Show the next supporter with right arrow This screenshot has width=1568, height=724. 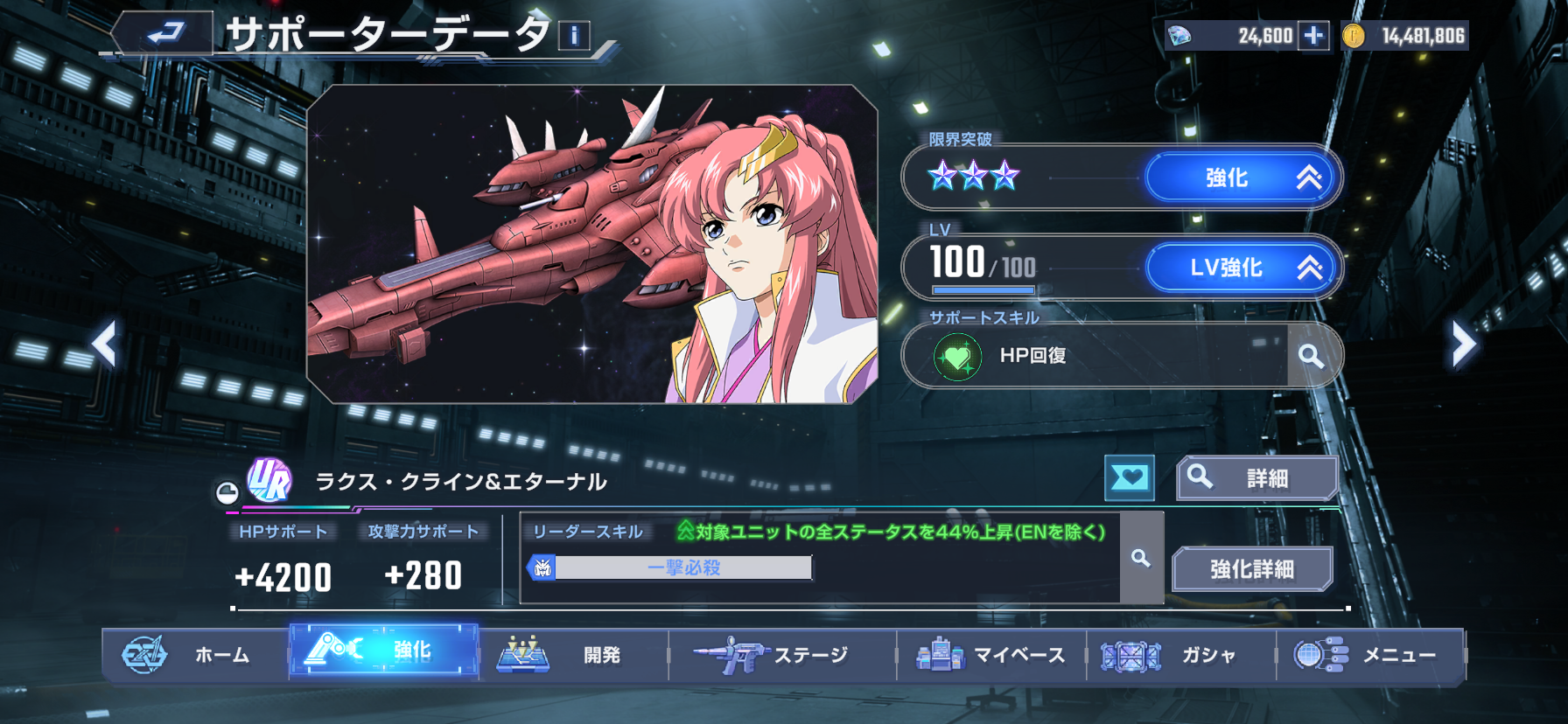tap(1463, 343)
